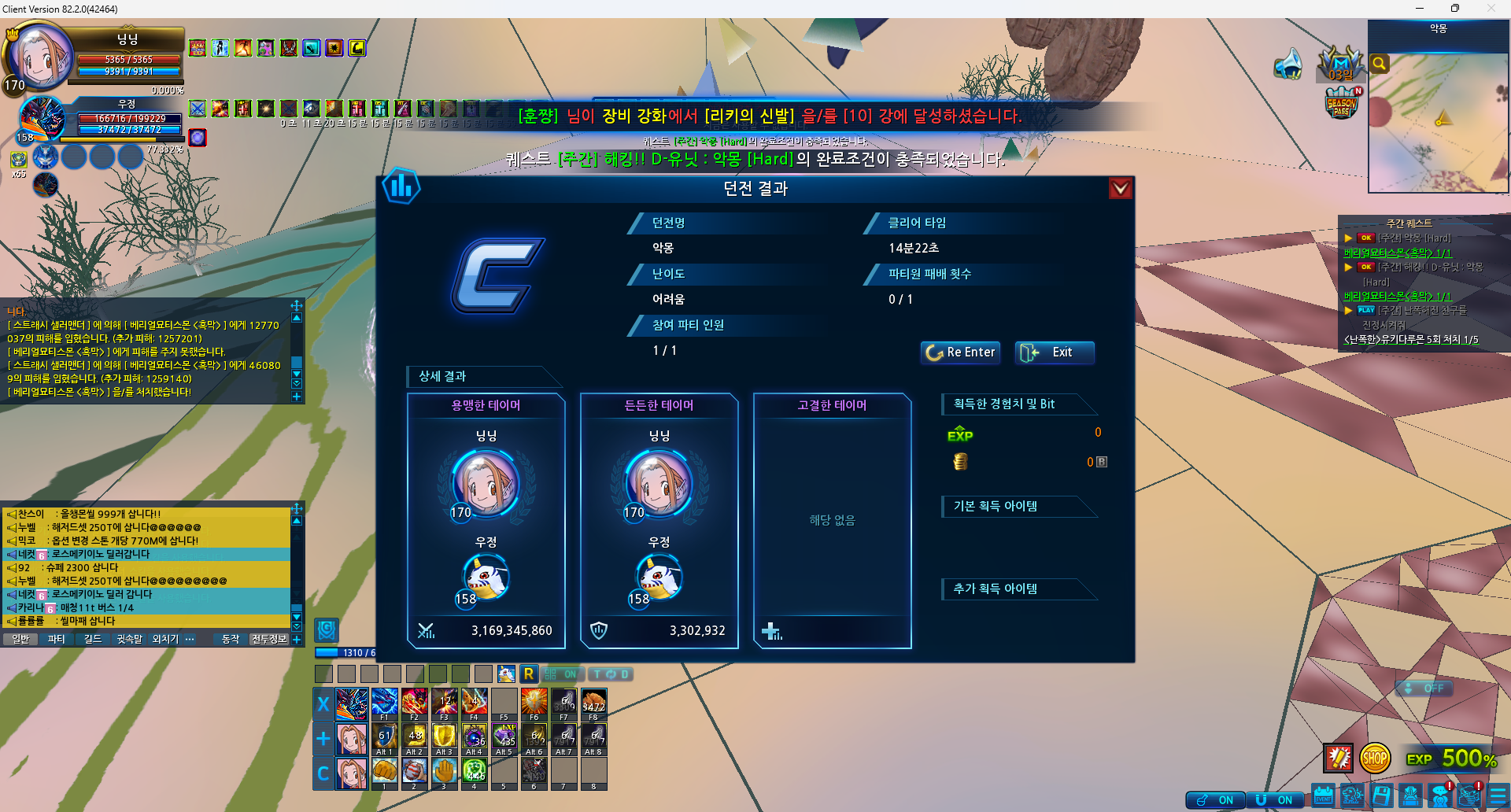
Task: Use the roast chicken item on F8
Action: pyautogui.click(x=593, y=701)
